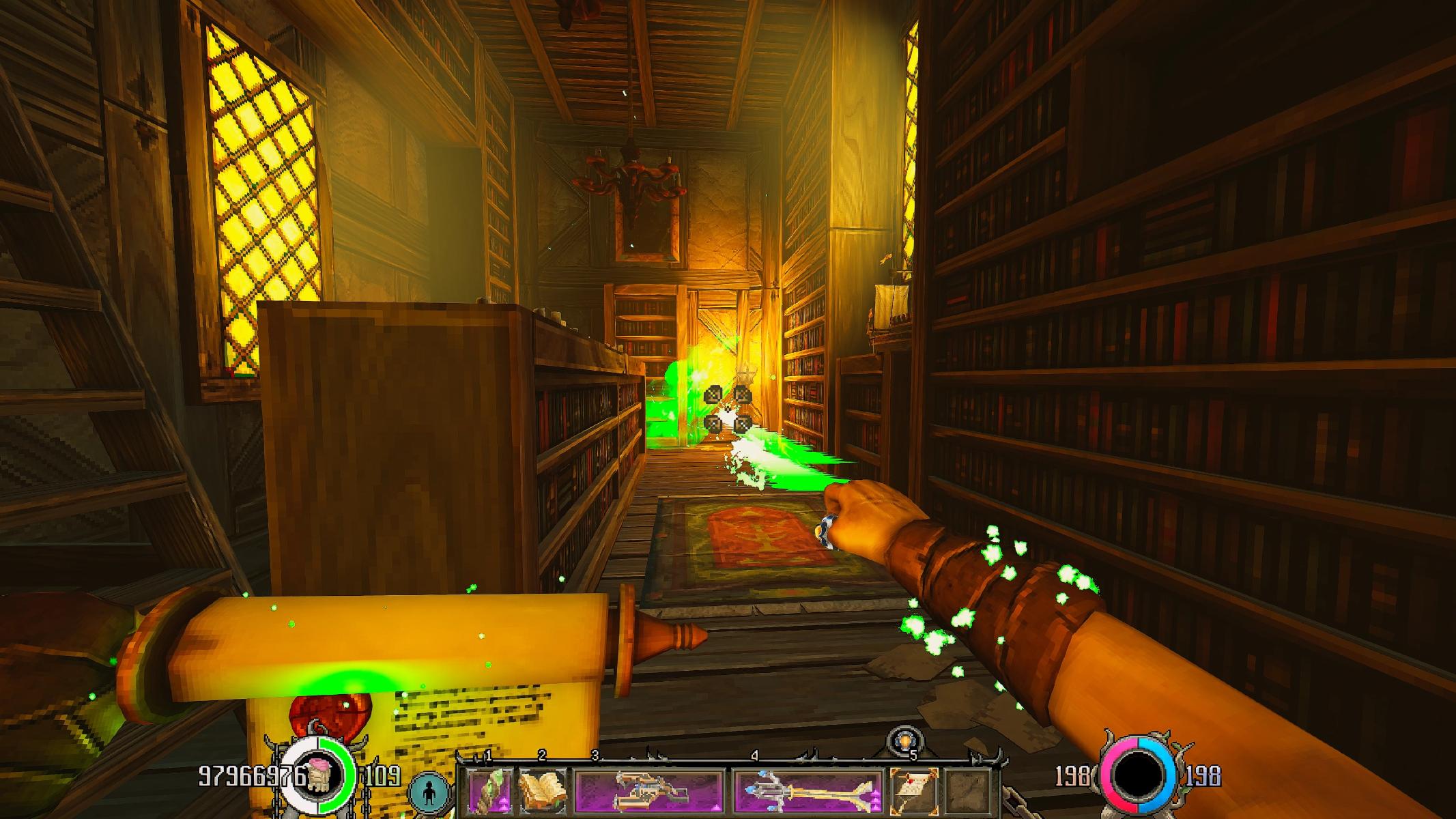The height and width of the screenshot is (819, 1456).
Task: Click the brain creature portrait icon
Action: pyautogui.click(x=319, y=776)
